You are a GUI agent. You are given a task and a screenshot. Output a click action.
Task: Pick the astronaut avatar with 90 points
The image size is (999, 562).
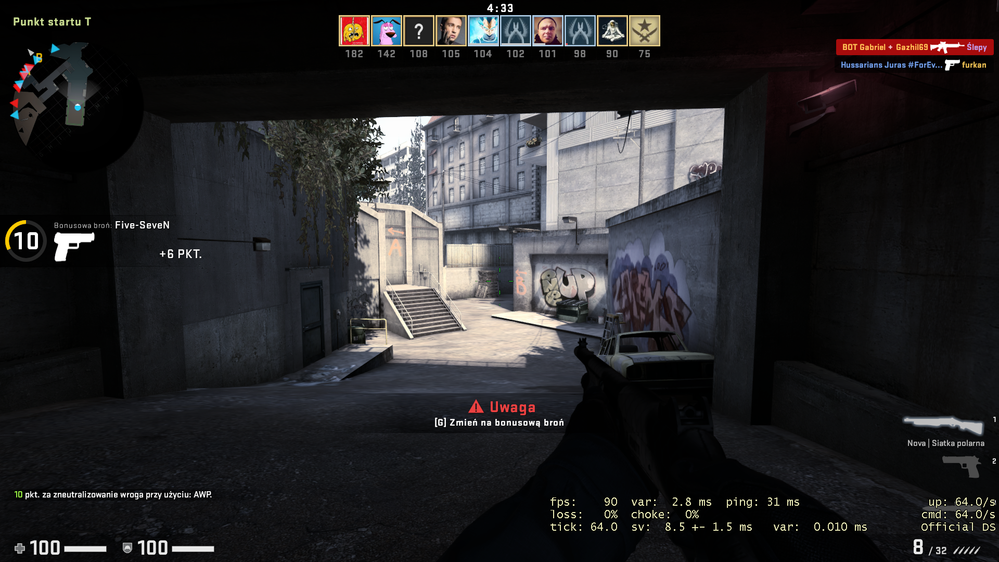coord(612,31)
